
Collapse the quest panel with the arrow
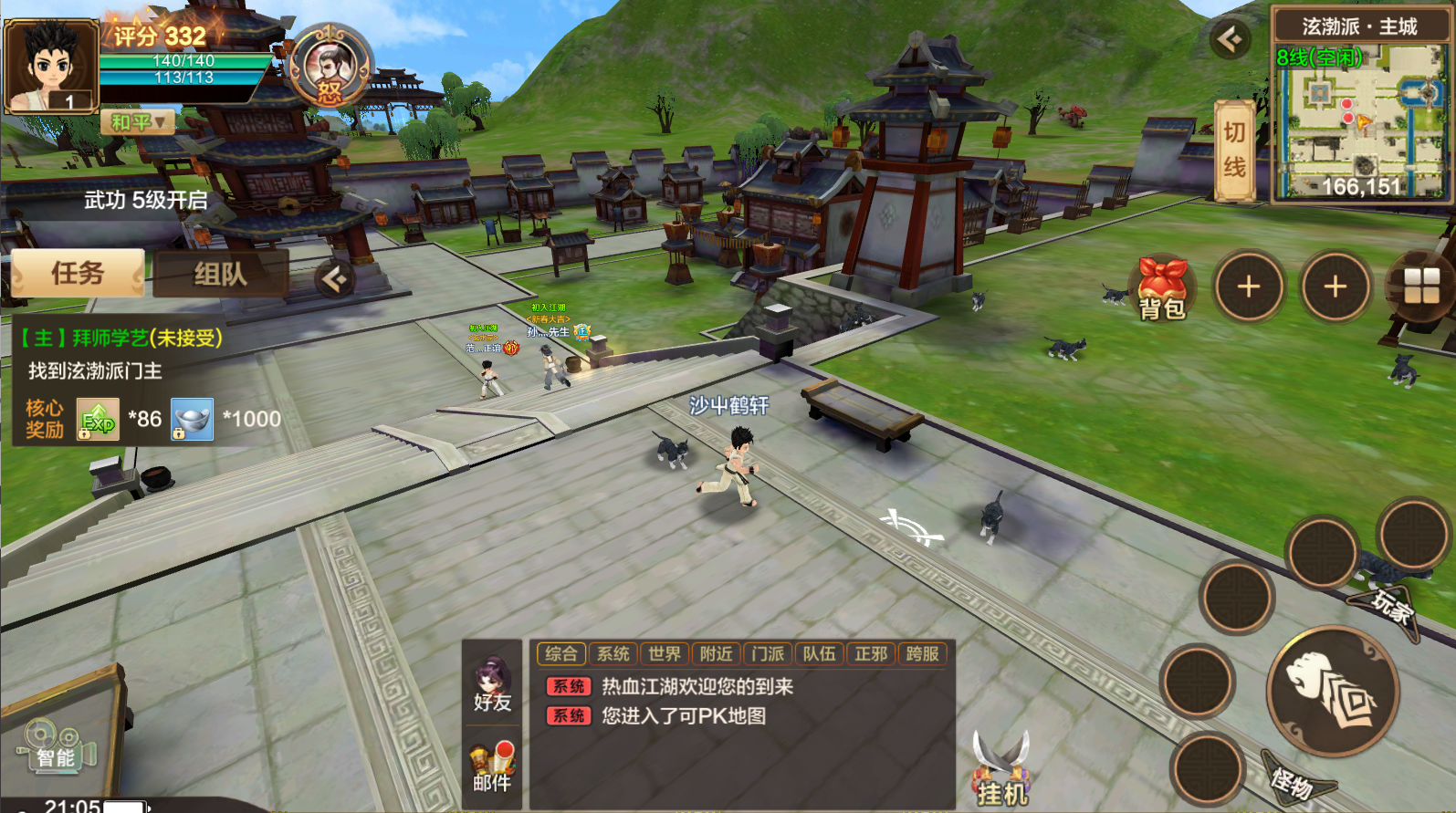tap(334, 278)
